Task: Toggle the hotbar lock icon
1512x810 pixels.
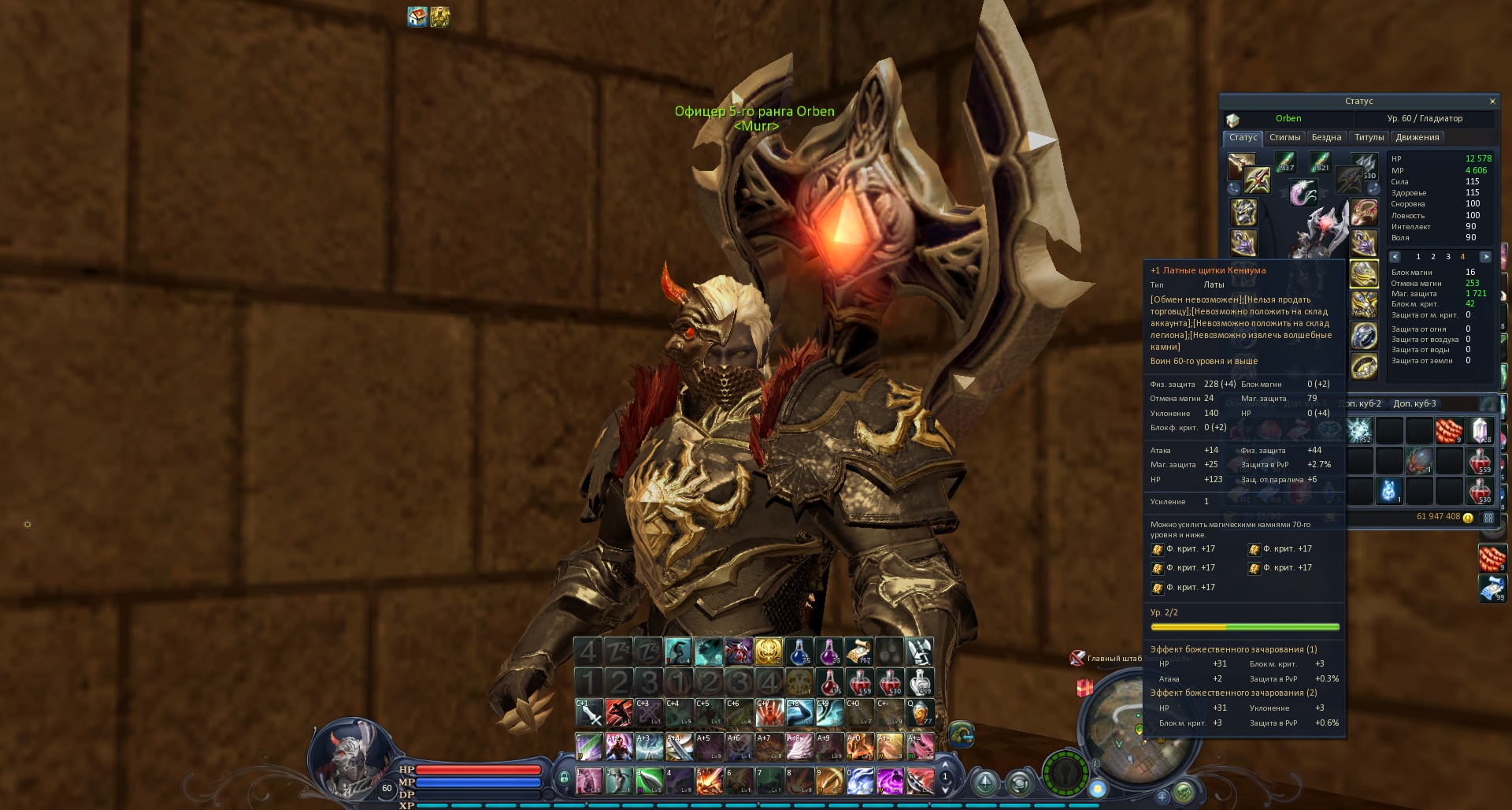Action: pyautogui.click(x=564, y=778)
